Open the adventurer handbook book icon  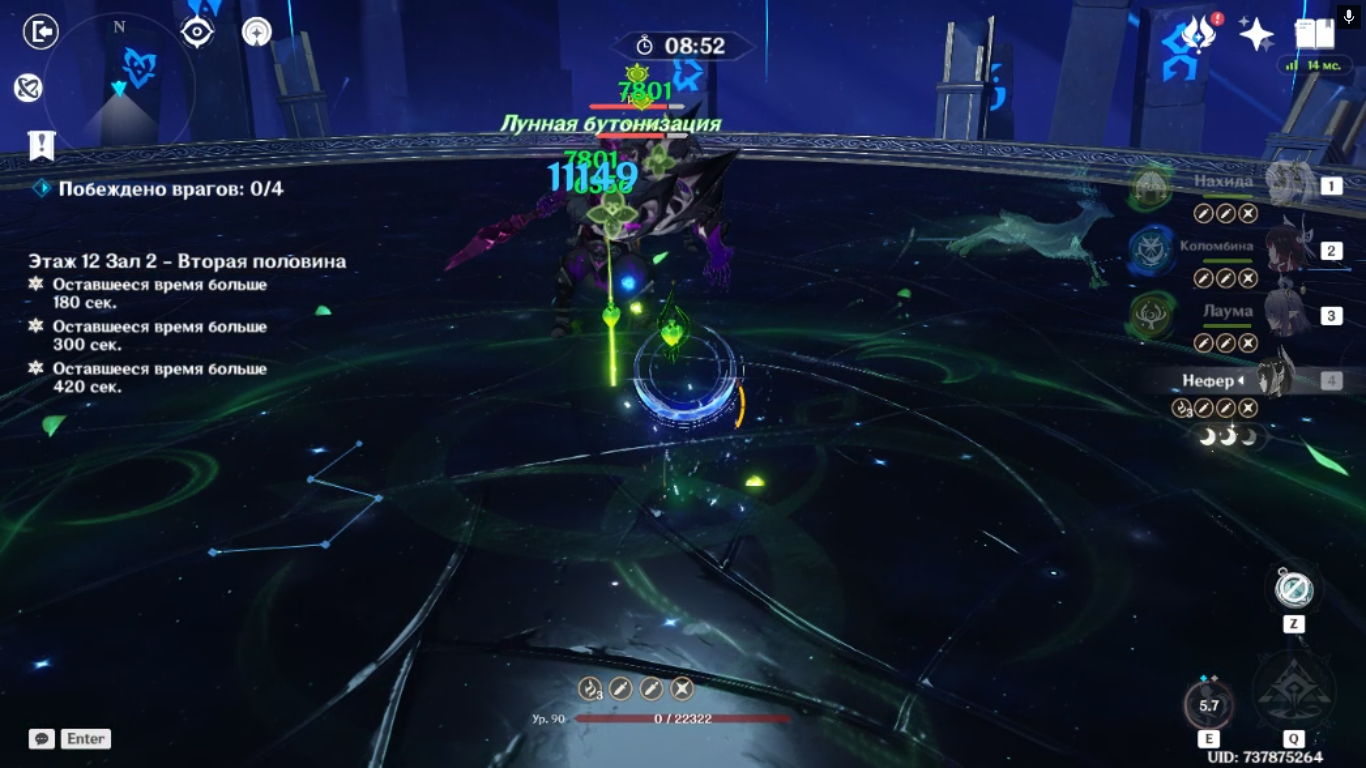click(1314, 34)
